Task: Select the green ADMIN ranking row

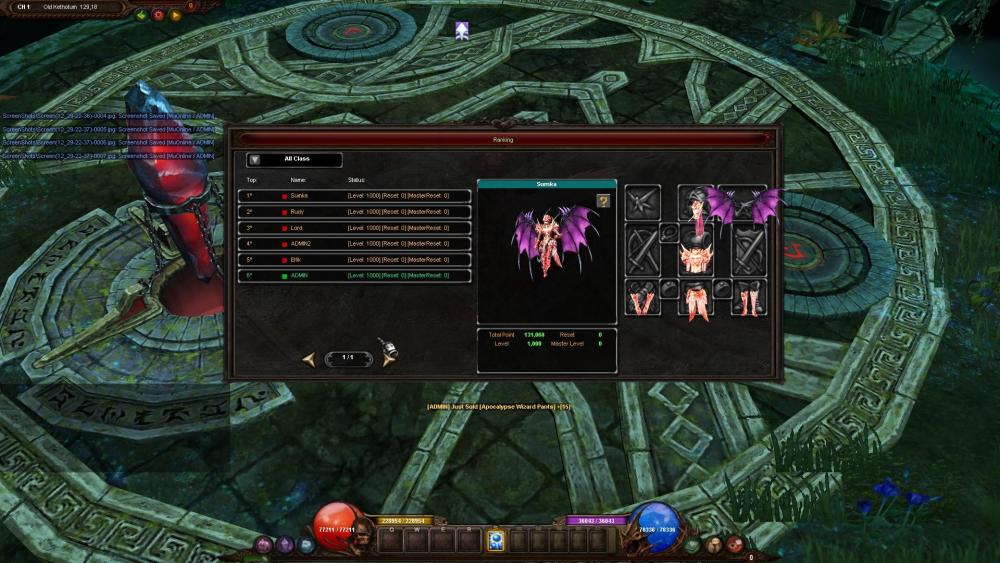Action: pyautogui.click(x=354, y=276)
